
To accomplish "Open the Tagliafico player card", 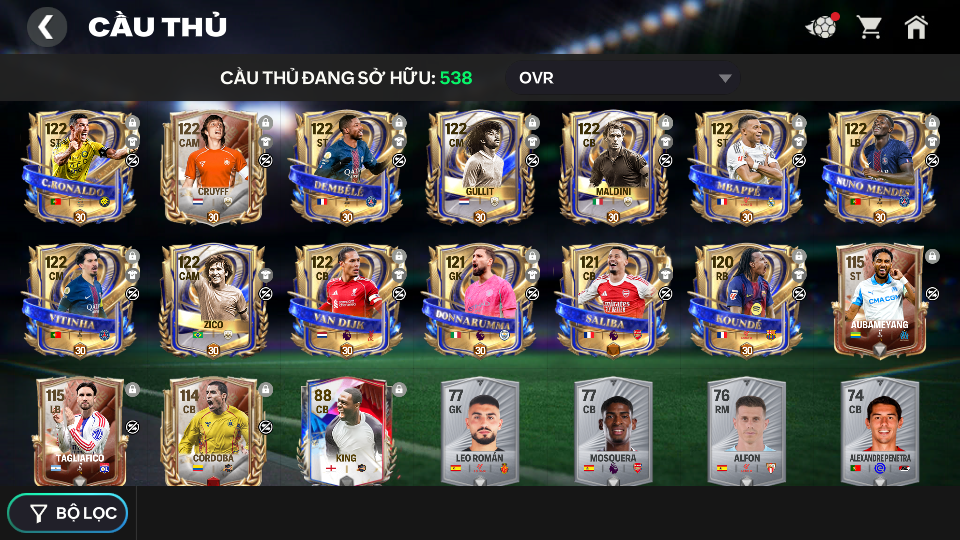I will [x=79, y=432].
